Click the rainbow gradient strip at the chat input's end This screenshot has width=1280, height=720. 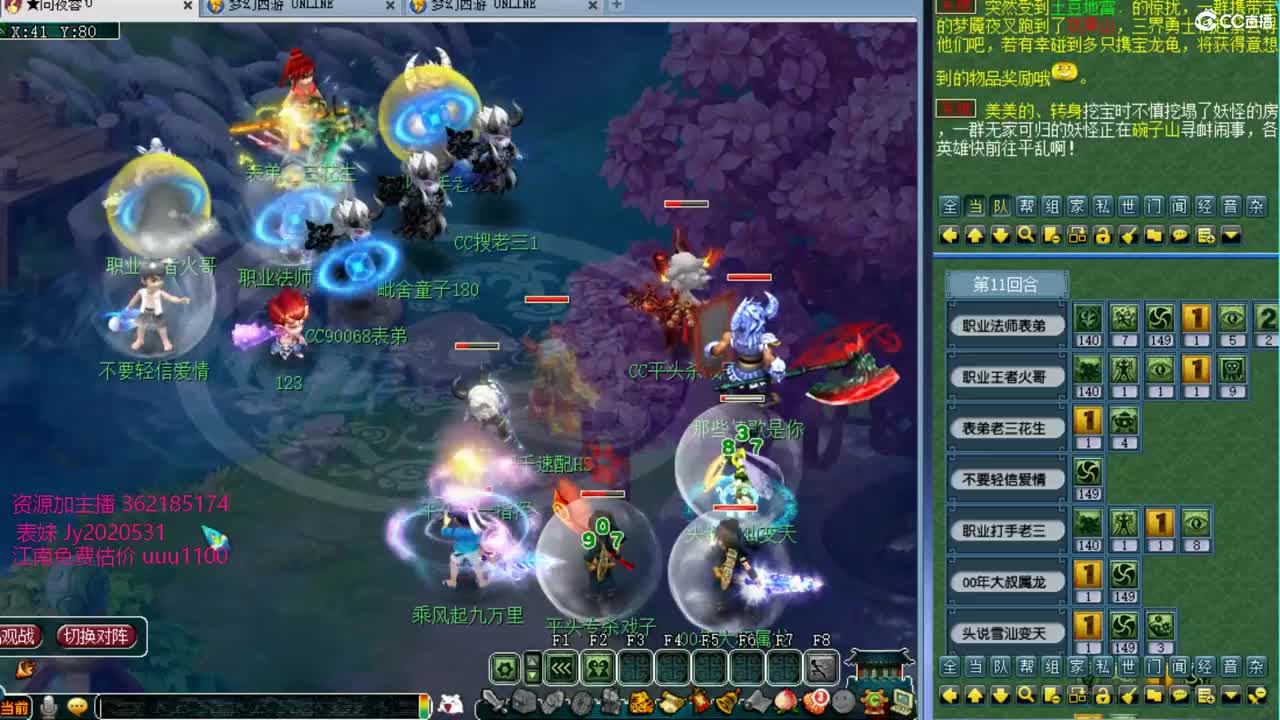[x=424, y=703]
